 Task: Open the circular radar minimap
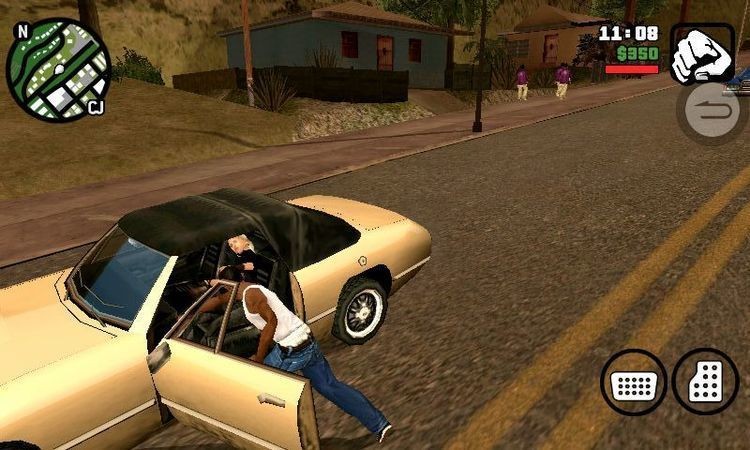pos(56,69)
